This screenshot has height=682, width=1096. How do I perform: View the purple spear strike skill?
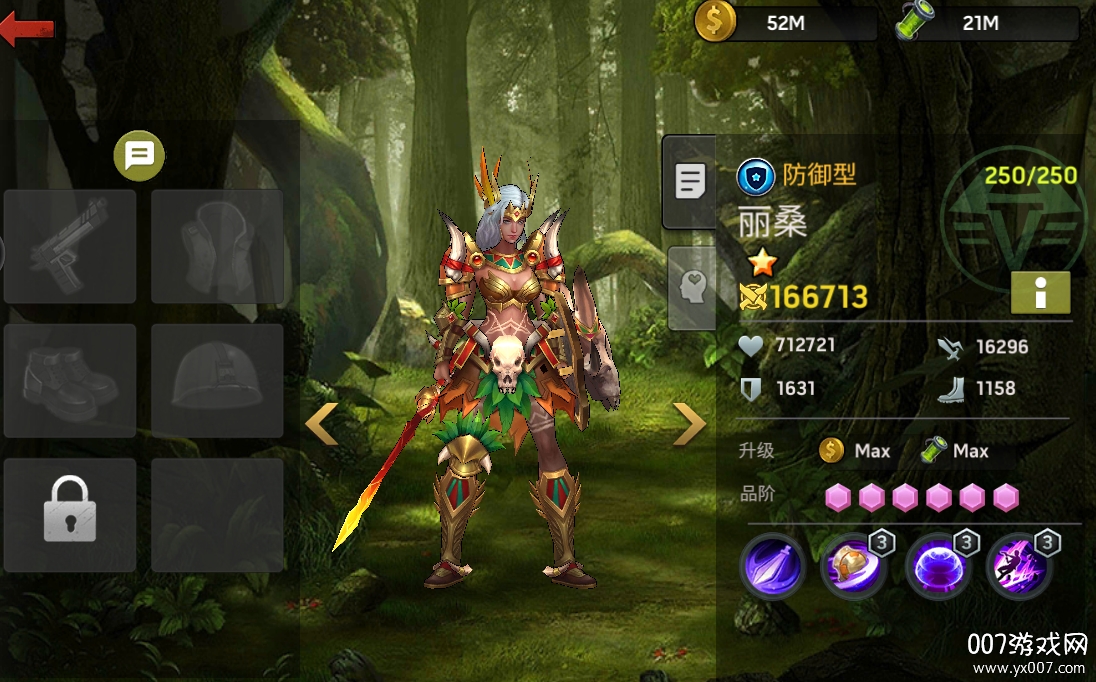pyautogui.click(x=772, y=566)
